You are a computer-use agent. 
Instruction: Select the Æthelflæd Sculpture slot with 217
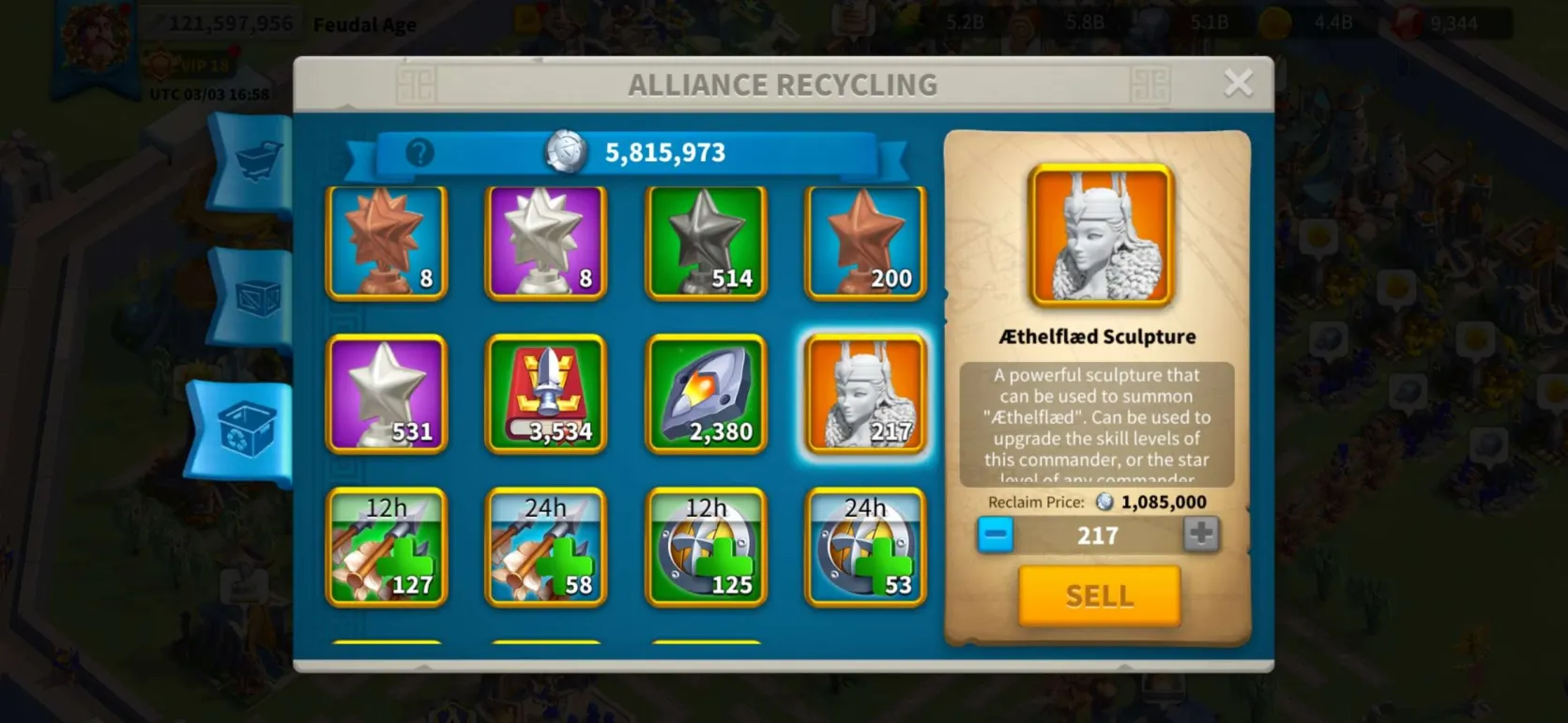point(865,395)
